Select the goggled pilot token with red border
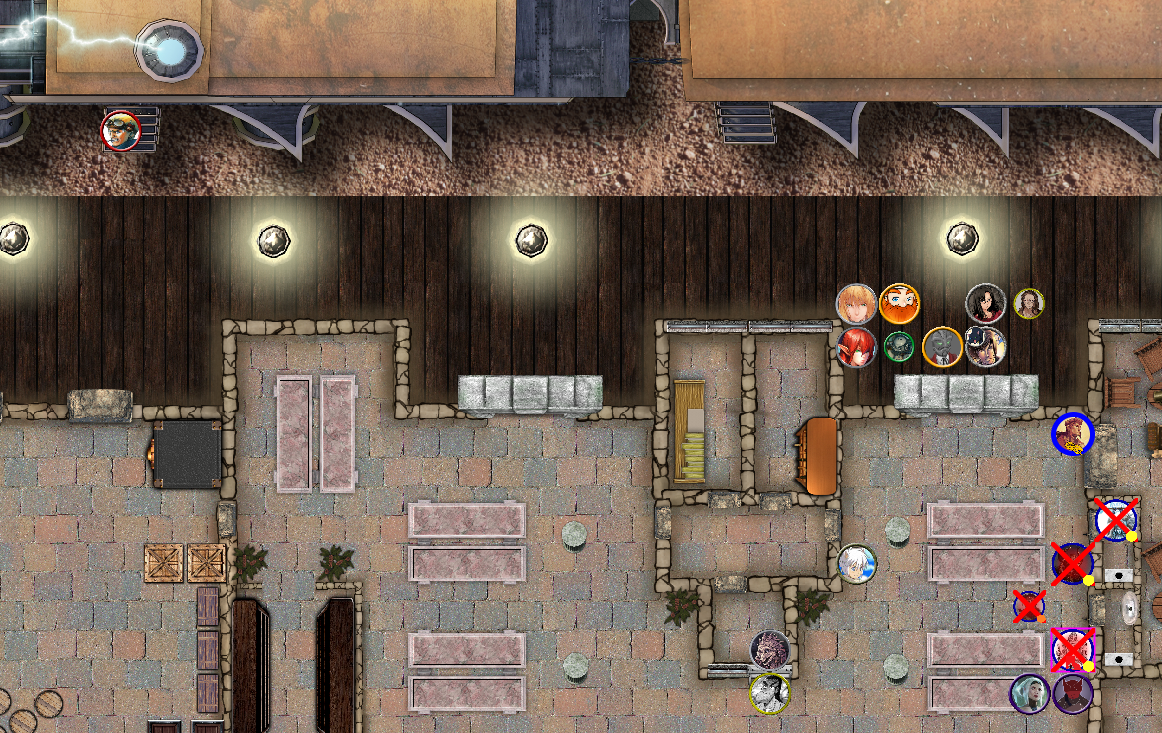Image resolution: width=1162 pixels, height=733 pixels. 121,130
